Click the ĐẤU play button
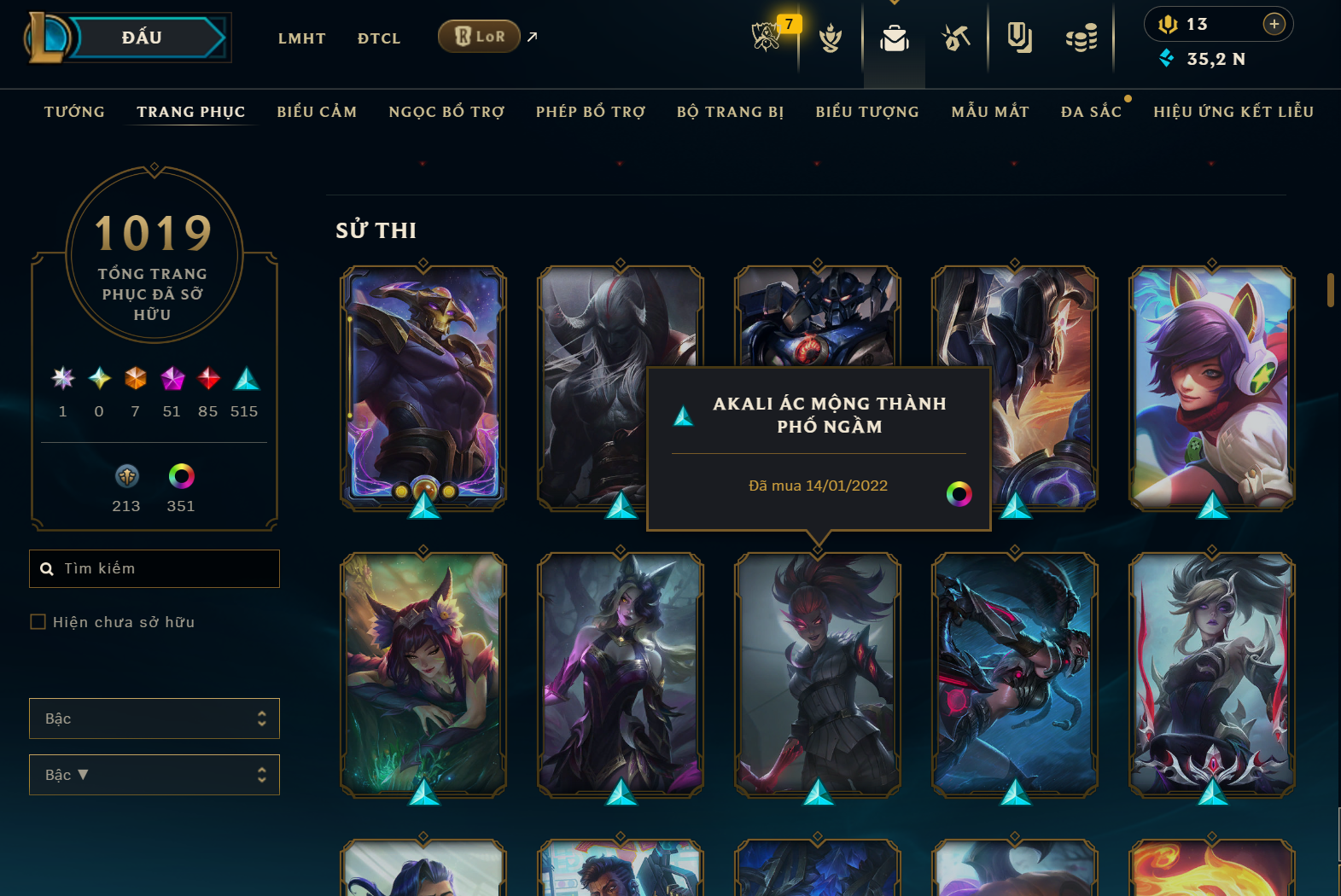This screenshot has width=1341, height=896. pyautogui.click(x=142, y=38)
